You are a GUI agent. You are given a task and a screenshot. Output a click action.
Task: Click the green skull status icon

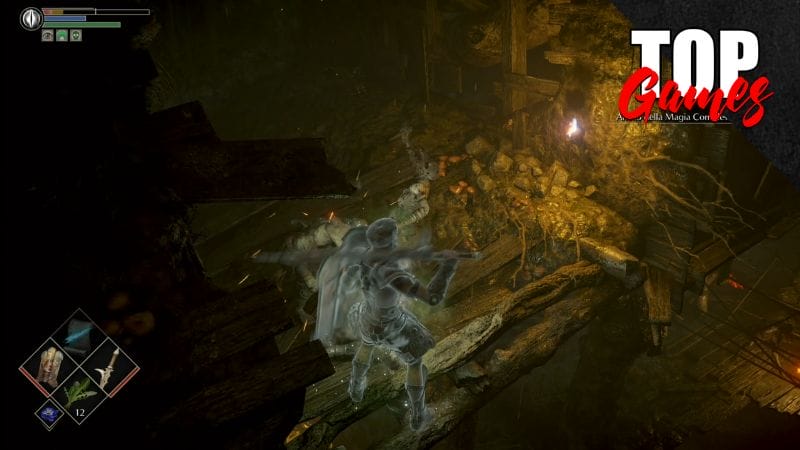[x=75, y=35]
